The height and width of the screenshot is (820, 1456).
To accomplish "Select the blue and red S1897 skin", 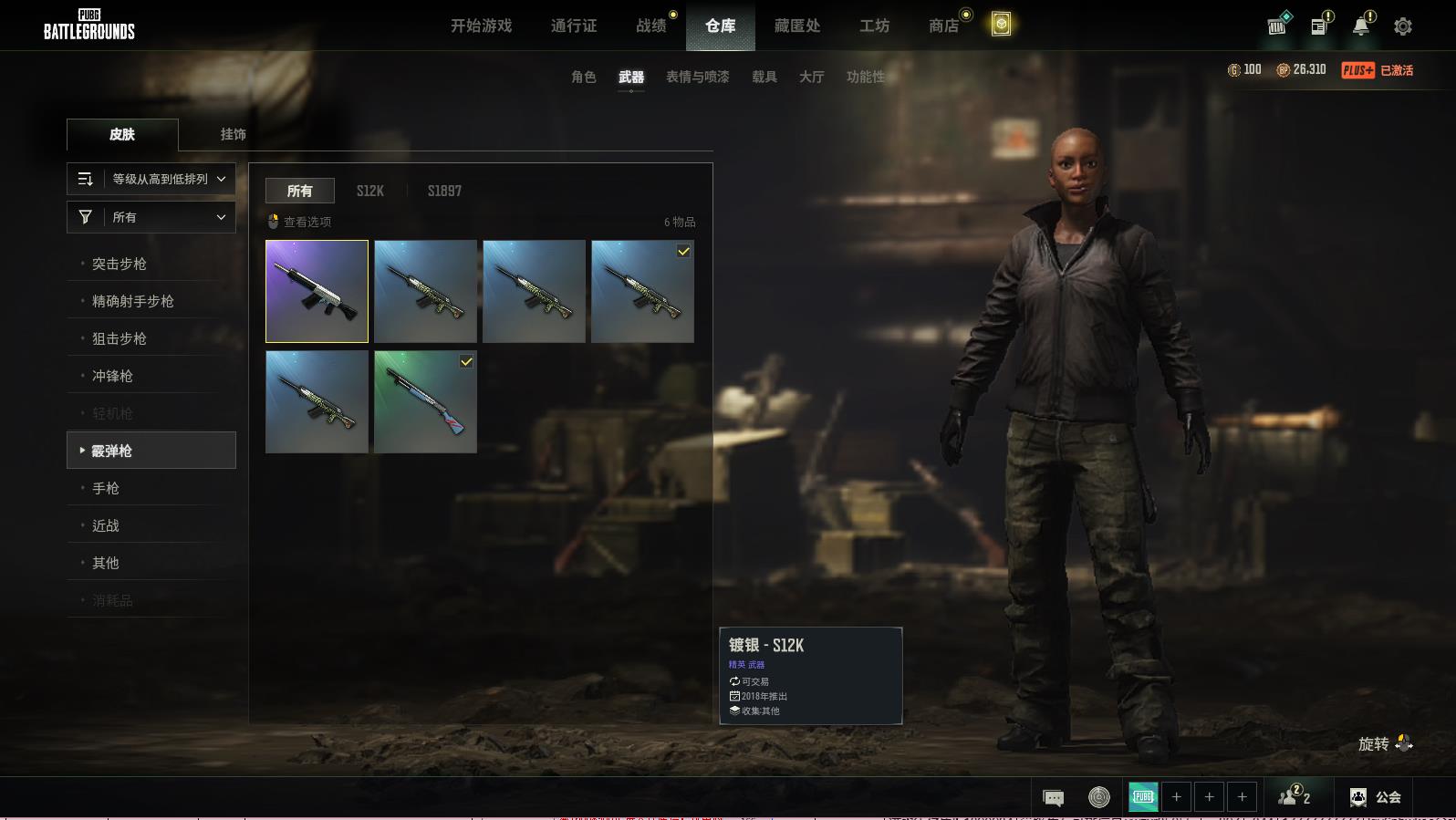I will coord(425,401).
